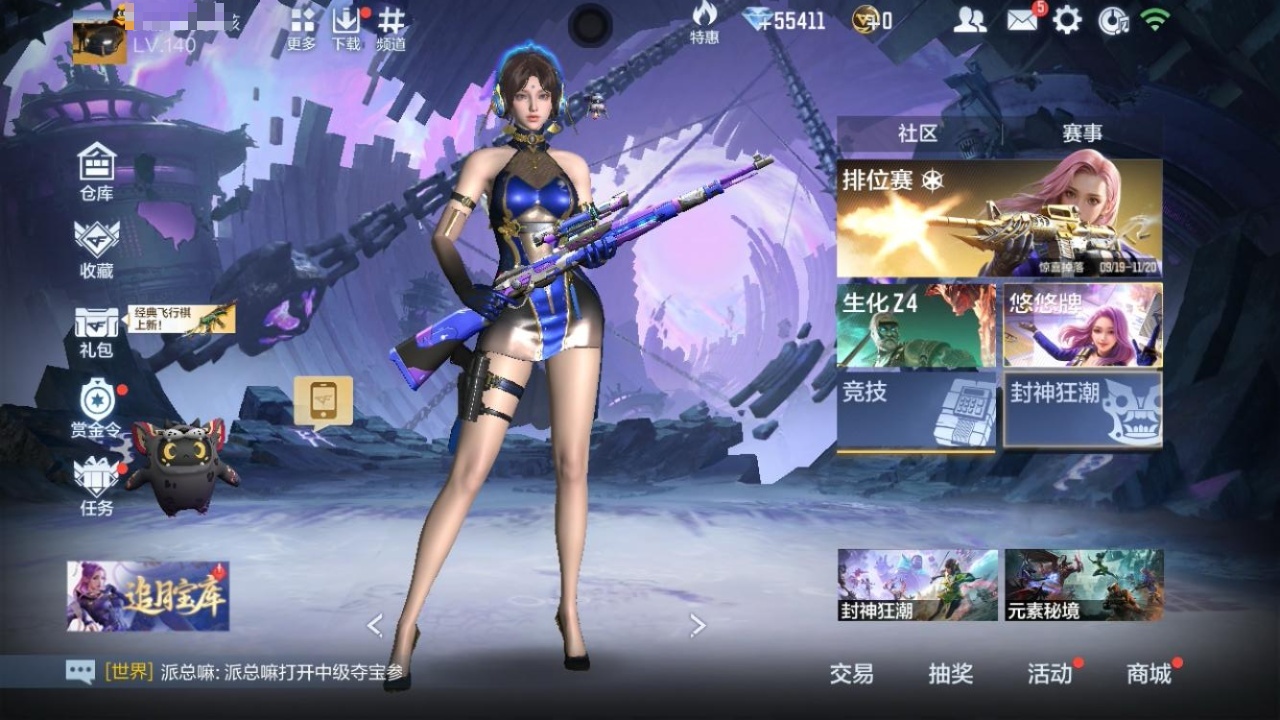Click the 更多 more options icon
This screenshot has height=720, width=1280.
[x=302, y=28]
